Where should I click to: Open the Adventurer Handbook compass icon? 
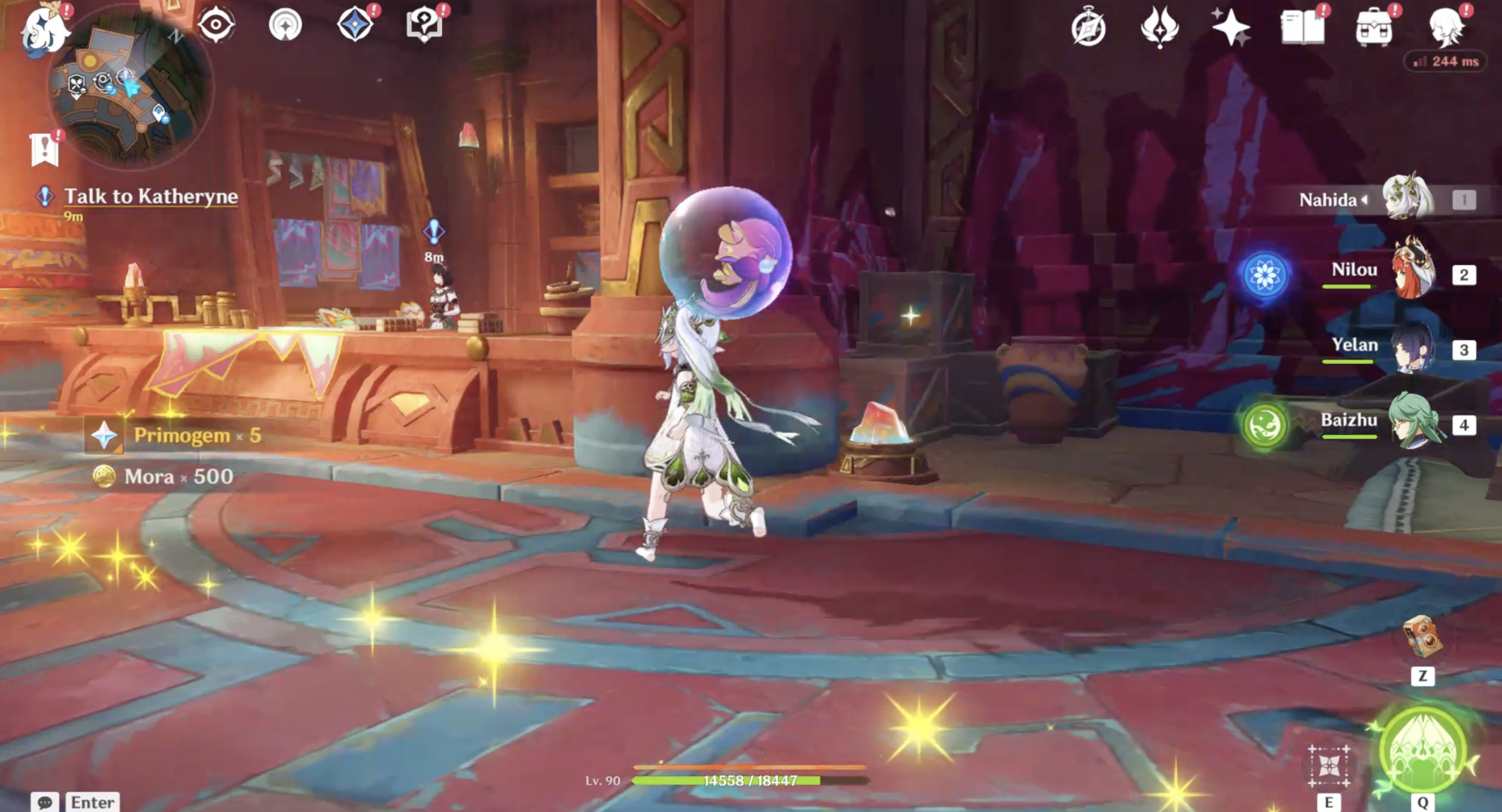pos(1088,29)
